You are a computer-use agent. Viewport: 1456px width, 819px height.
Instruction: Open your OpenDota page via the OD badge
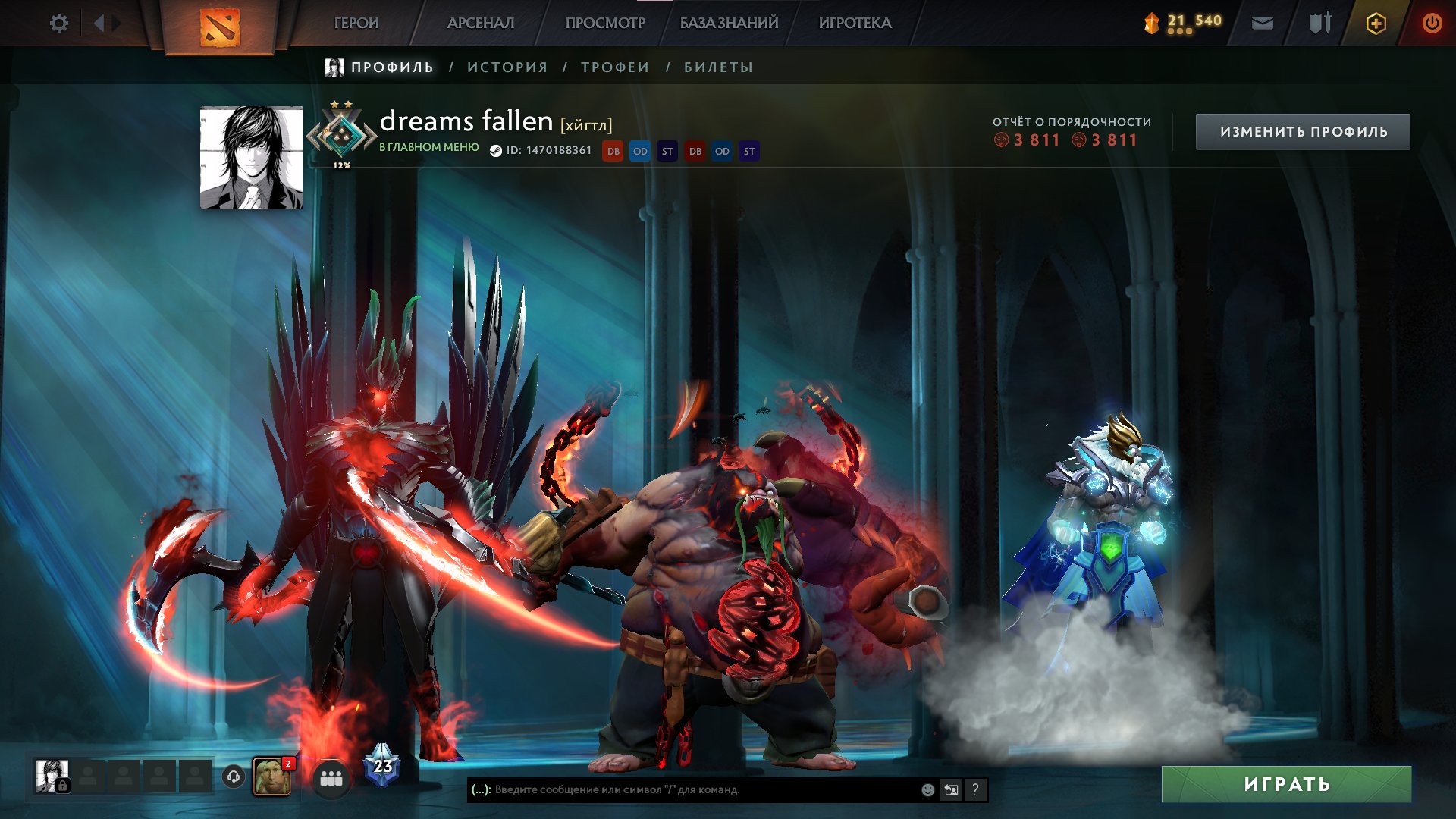pos(640,151)
